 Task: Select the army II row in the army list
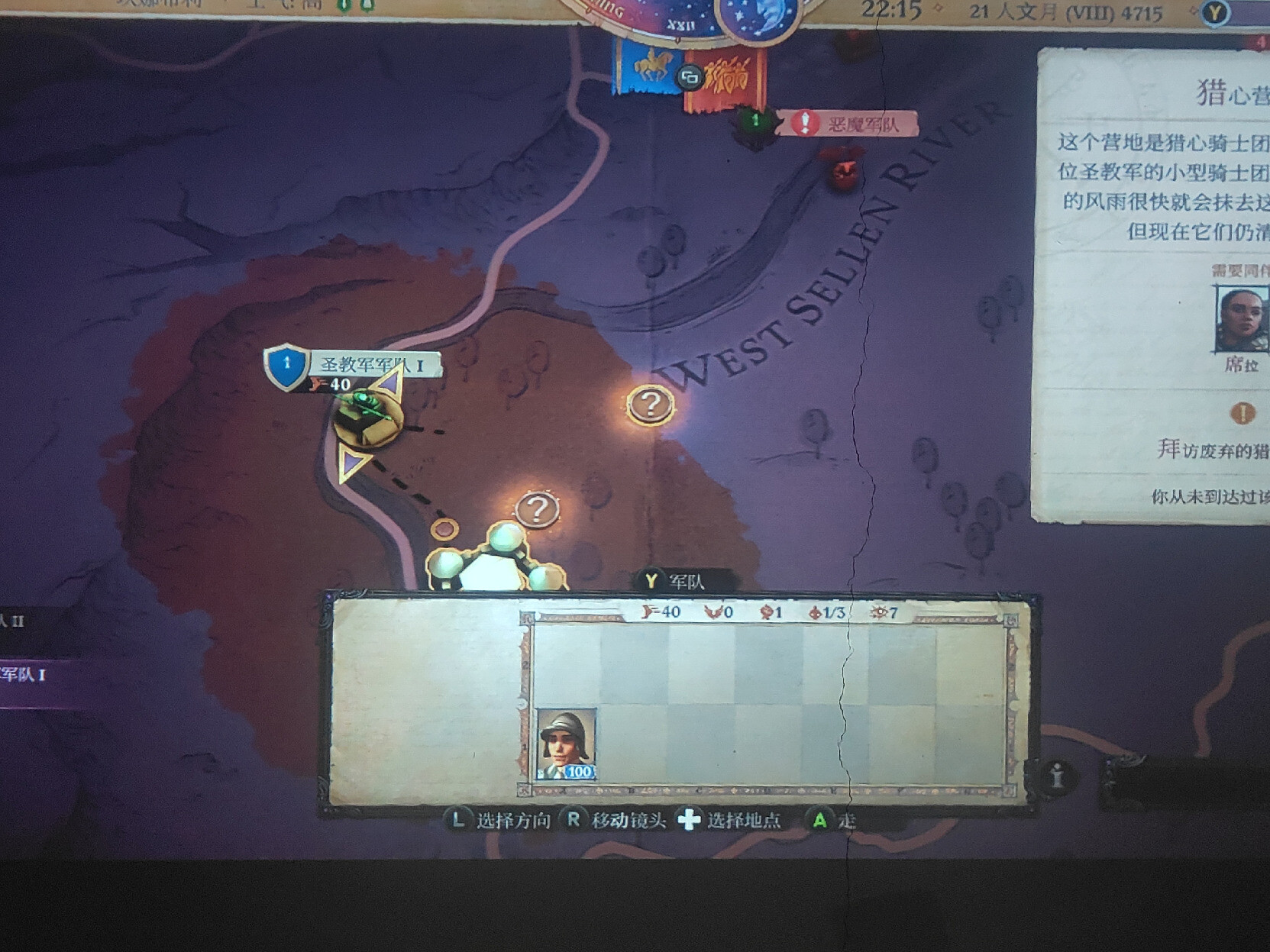click(23, 621)
